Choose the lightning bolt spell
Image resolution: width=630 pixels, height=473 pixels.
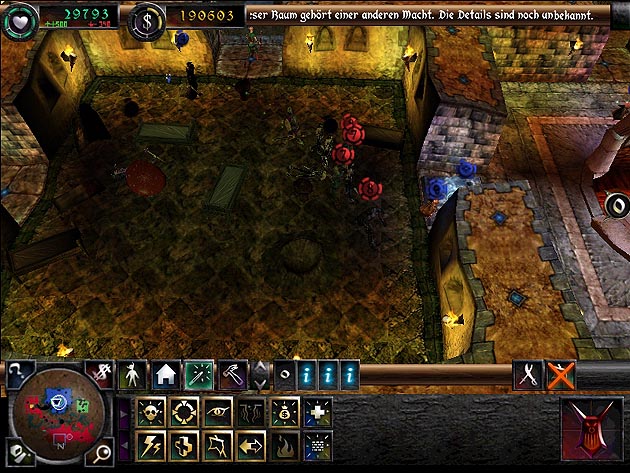[x=153, y=443]
